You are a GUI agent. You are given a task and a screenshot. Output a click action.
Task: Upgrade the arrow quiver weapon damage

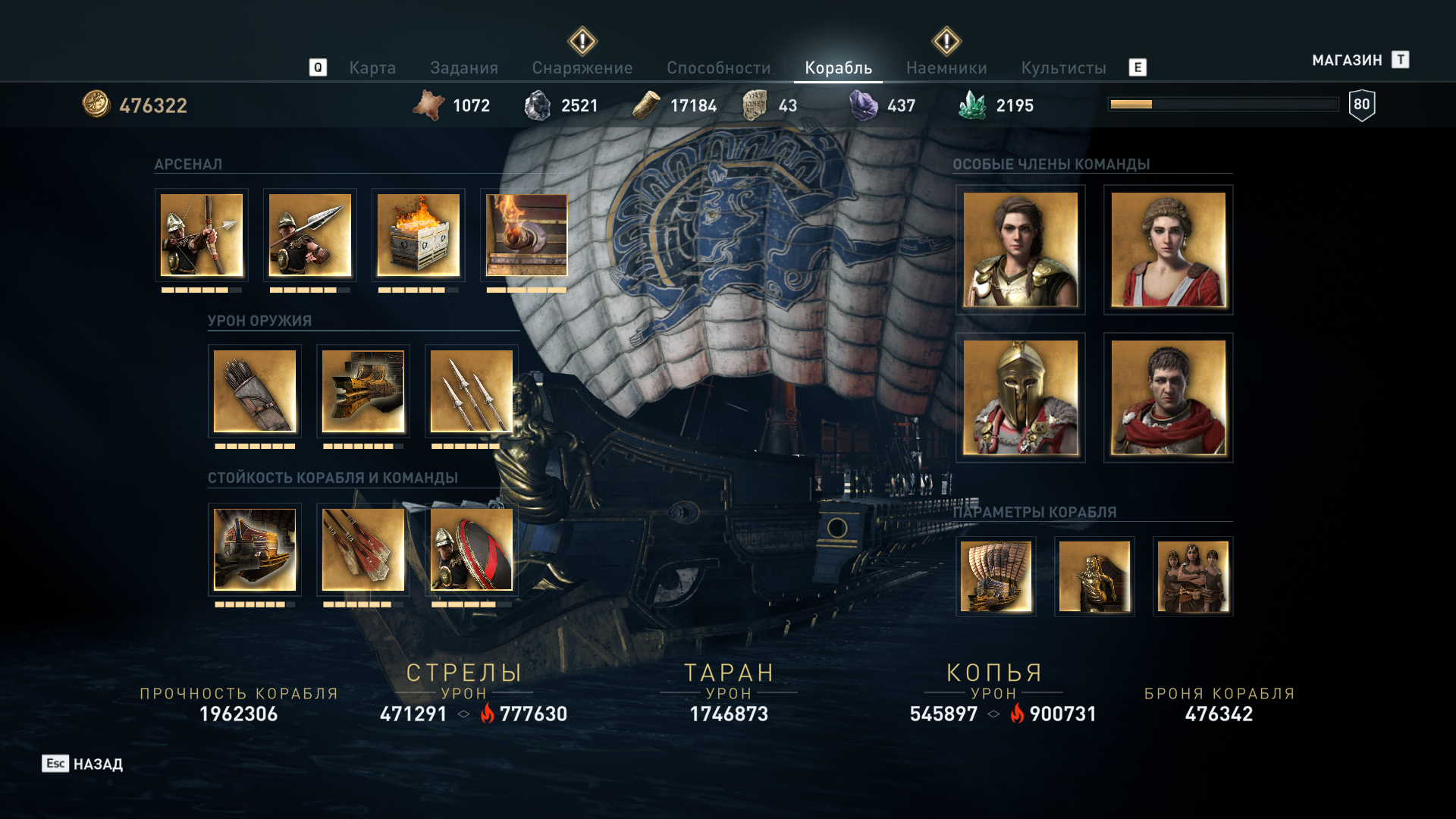(255, 391)
